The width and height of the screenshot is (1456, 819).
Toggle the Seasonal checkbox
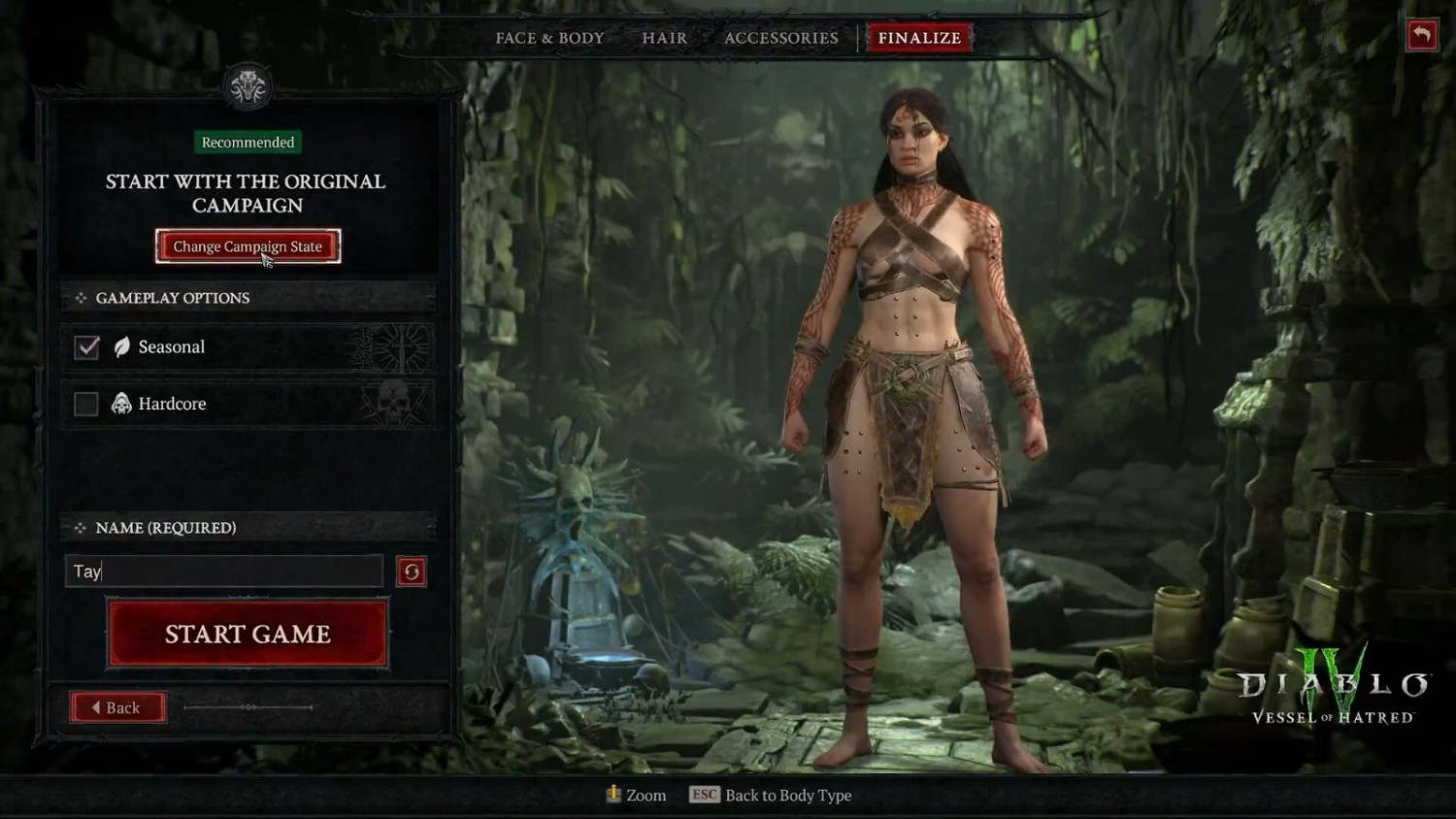click(87, 347)
